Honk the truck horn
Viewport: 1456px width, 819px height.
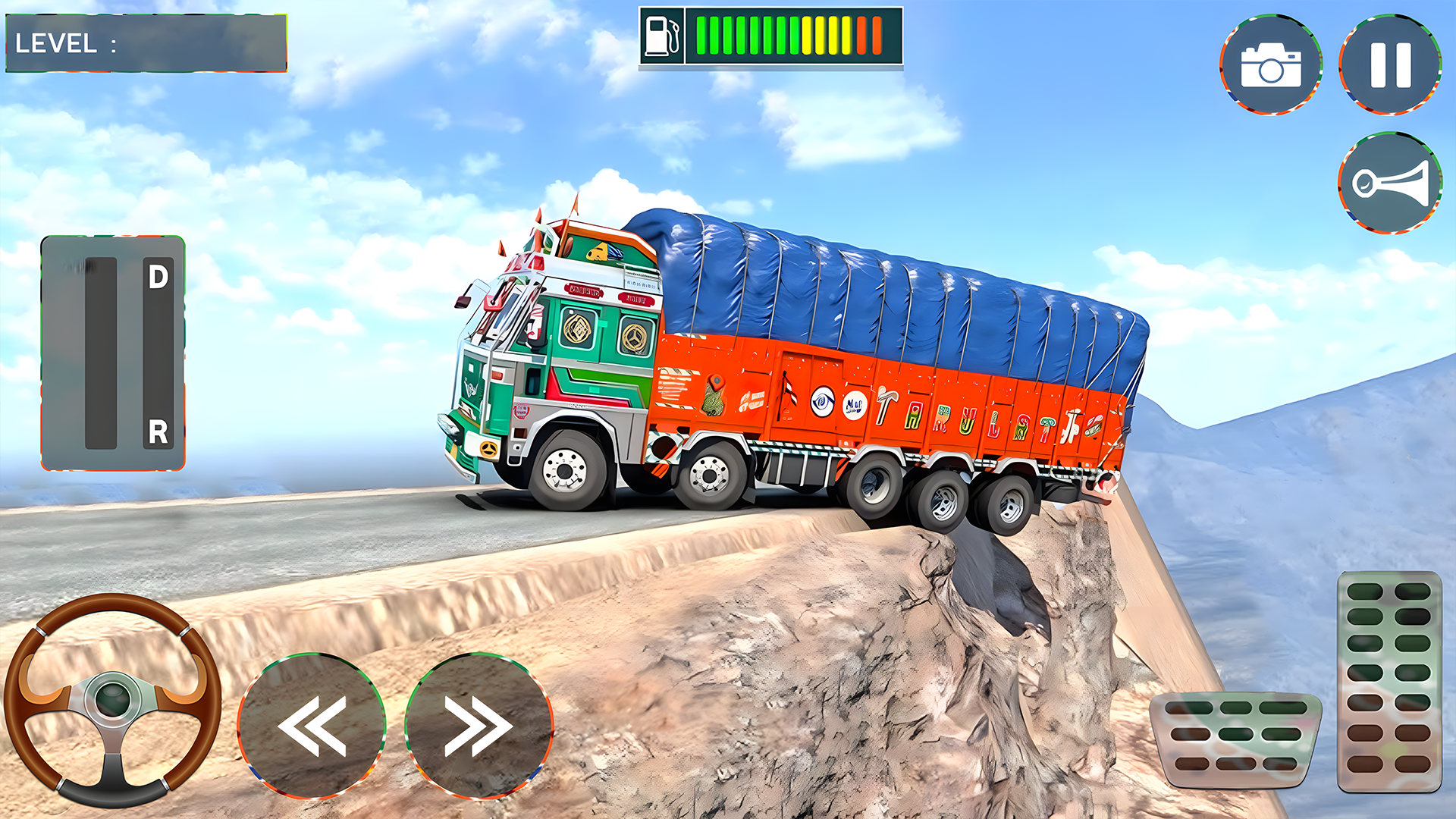[1390, 183]
